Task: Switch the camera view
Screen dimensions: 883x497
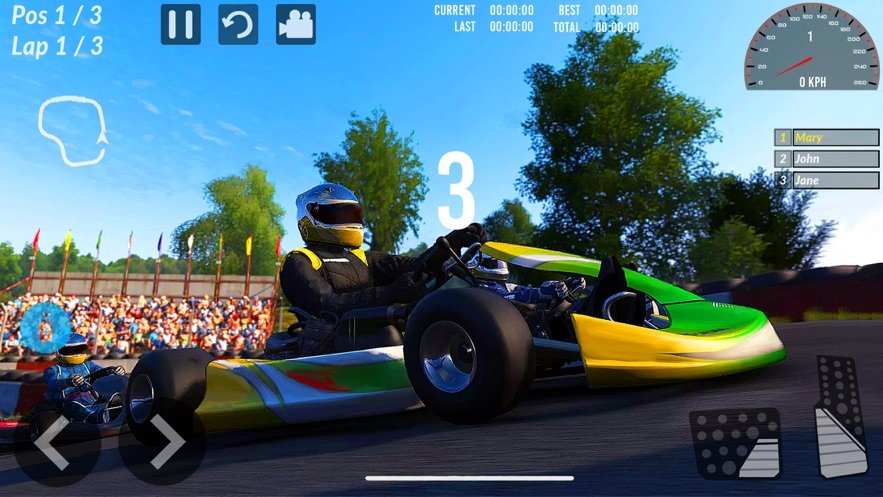Action: click(x=295, y=24)
